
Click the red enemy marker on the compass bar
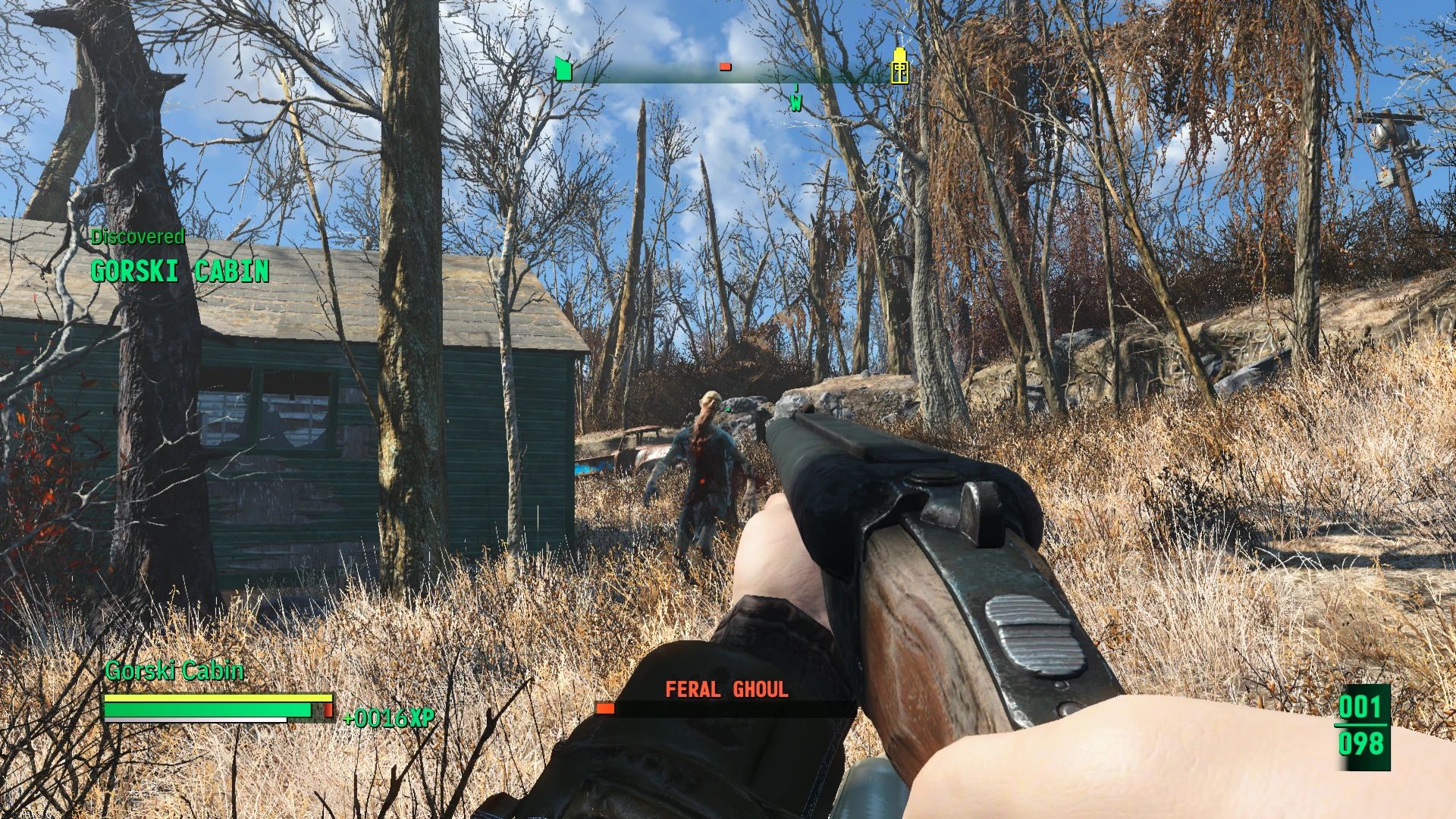[725, 67]
